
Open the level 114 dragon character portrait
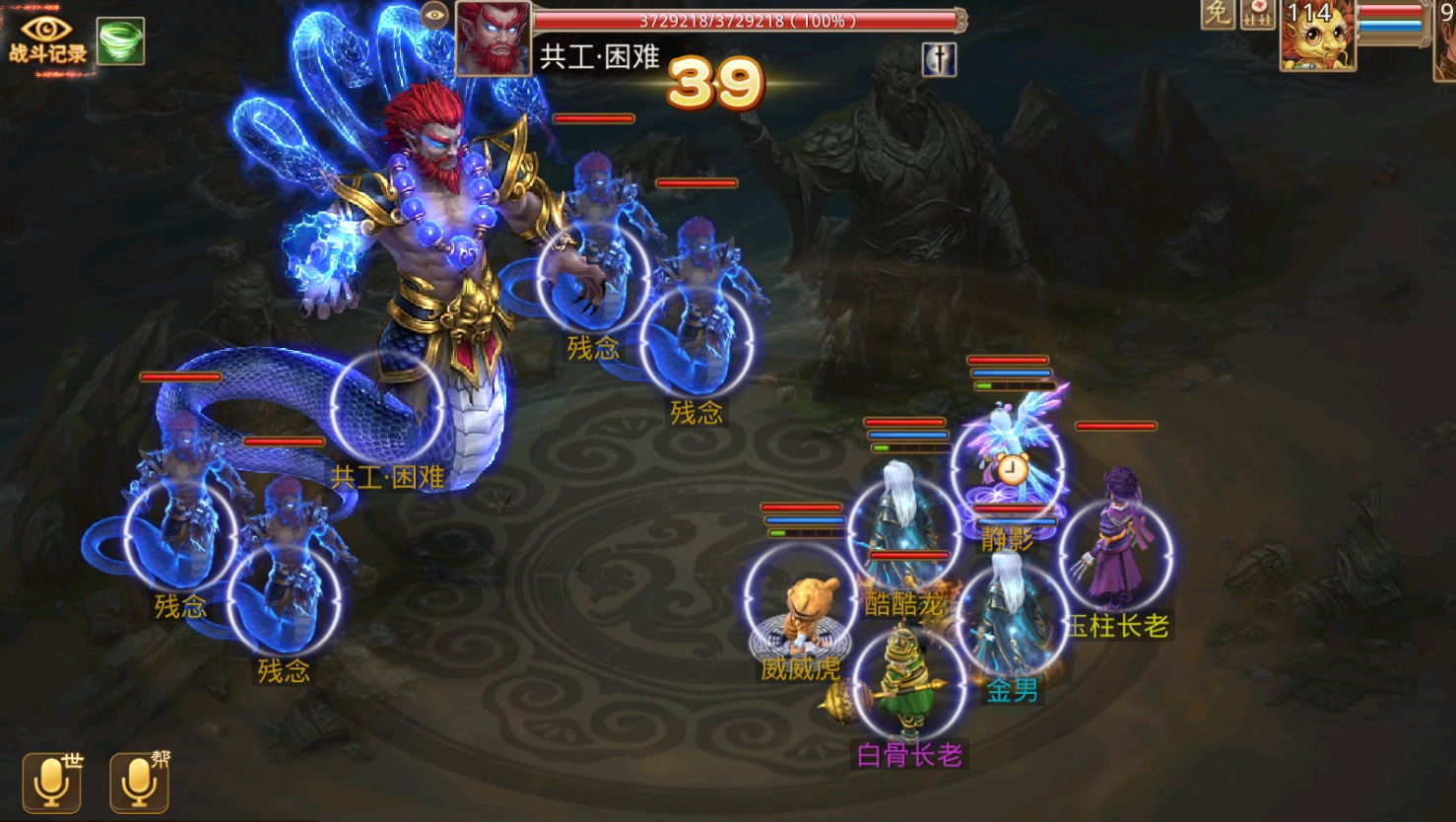tap(1317, 37)
